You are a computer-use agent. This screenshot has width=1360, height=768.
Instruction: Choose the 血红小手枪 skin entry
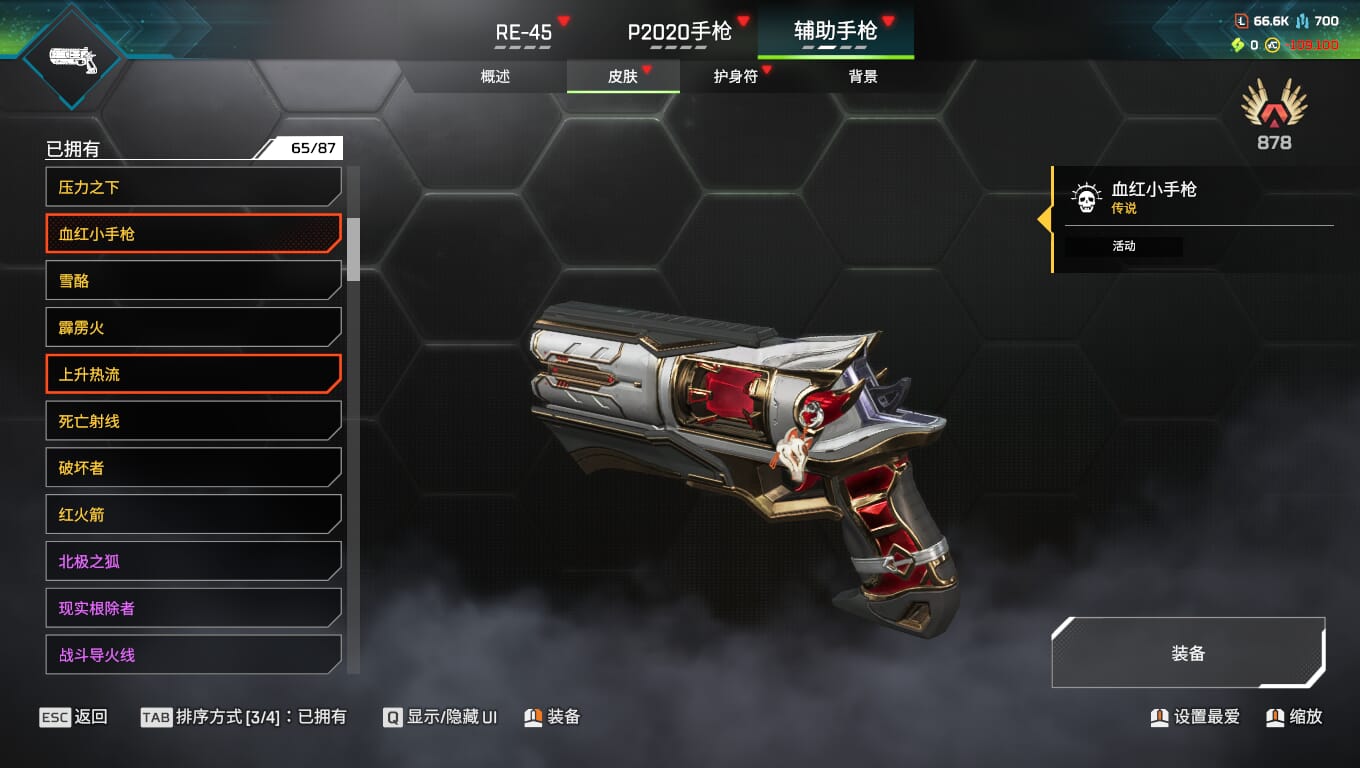coord(193,234)
